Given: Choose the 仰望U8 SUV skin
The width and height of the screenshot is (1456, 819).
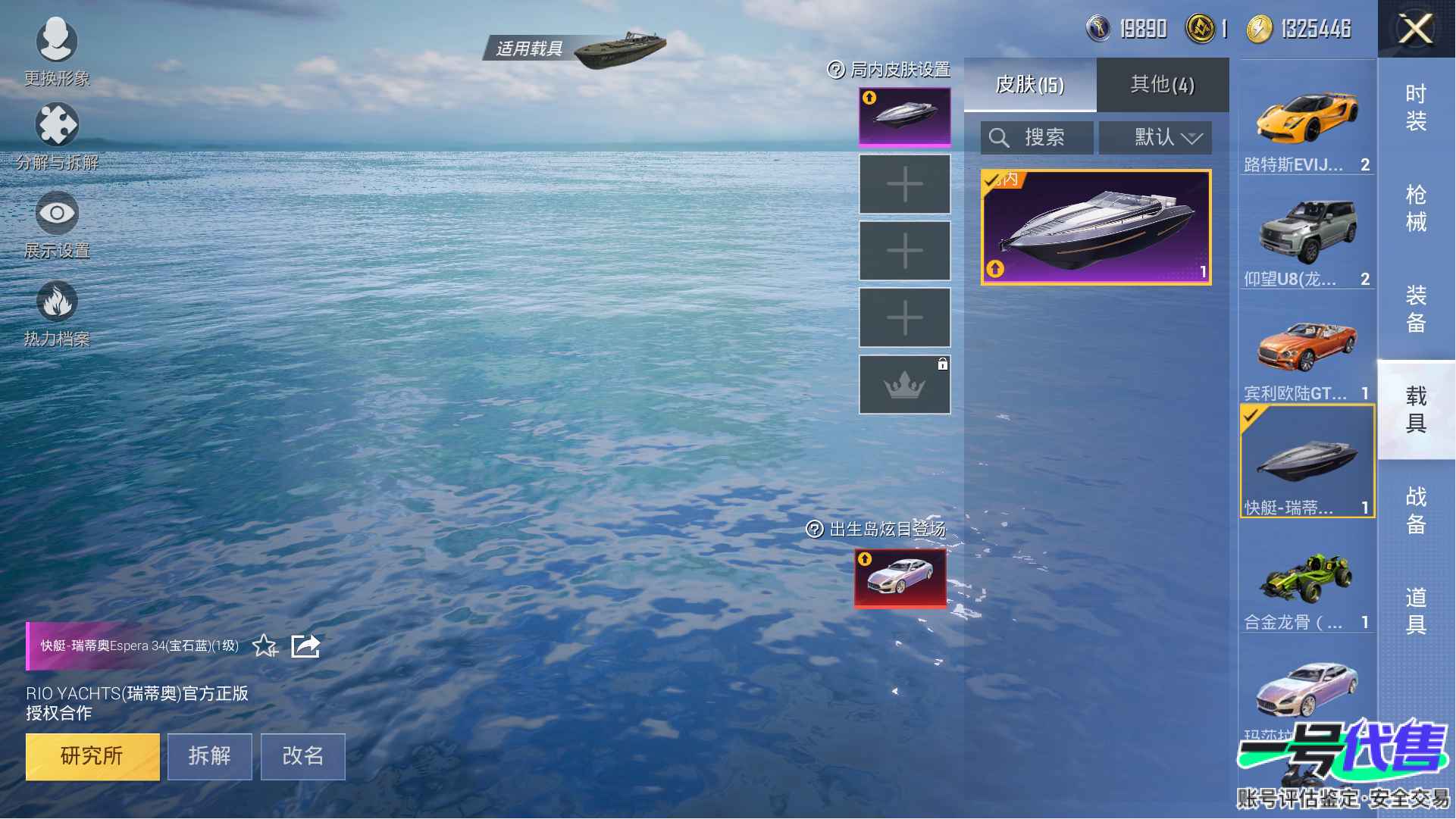Looking at the screenshot, I should click(x=1307, y=235).
